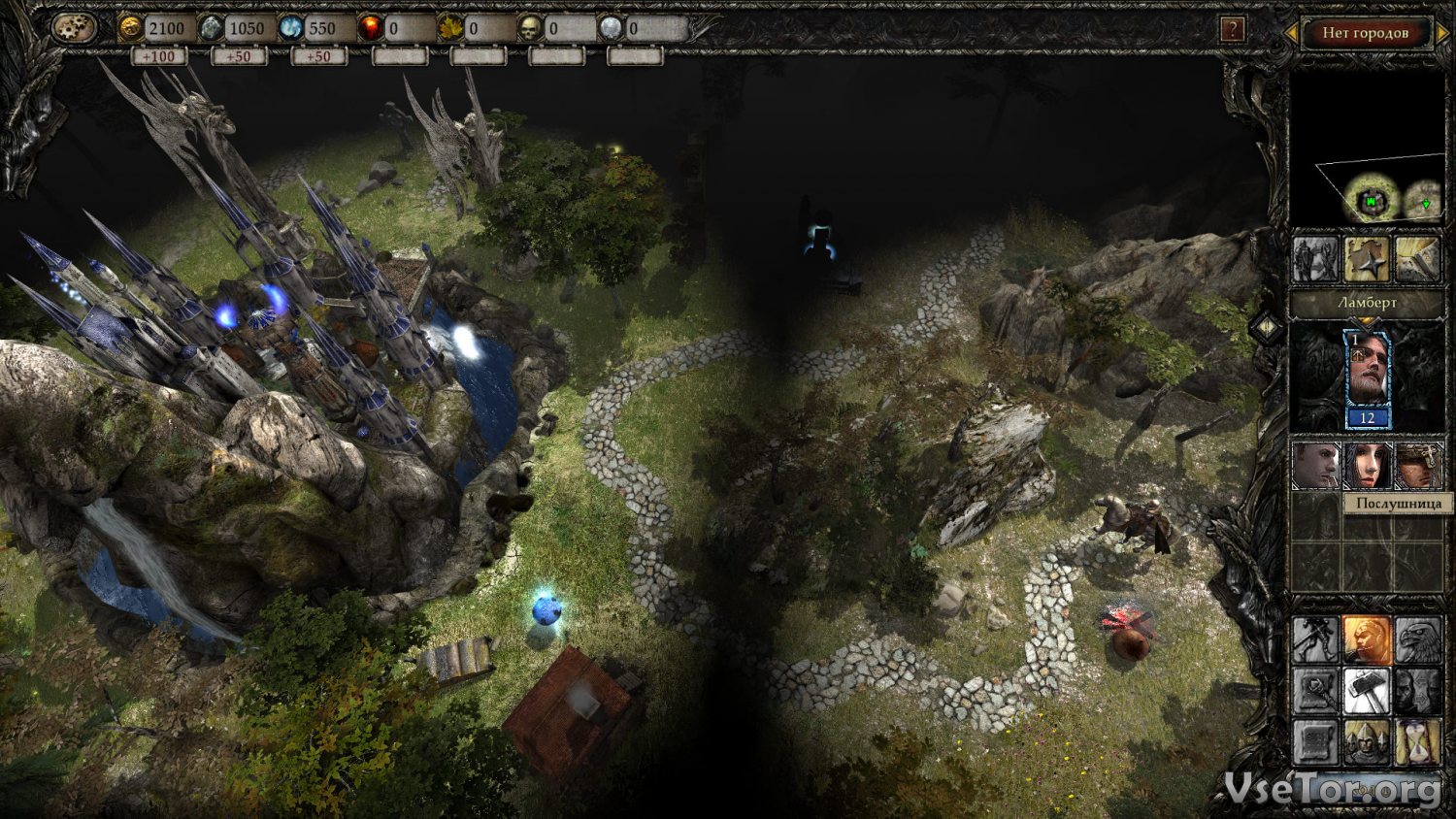Click the grey archer figure command icon
1456x819 pixels.
click(x=1315, y=639)
